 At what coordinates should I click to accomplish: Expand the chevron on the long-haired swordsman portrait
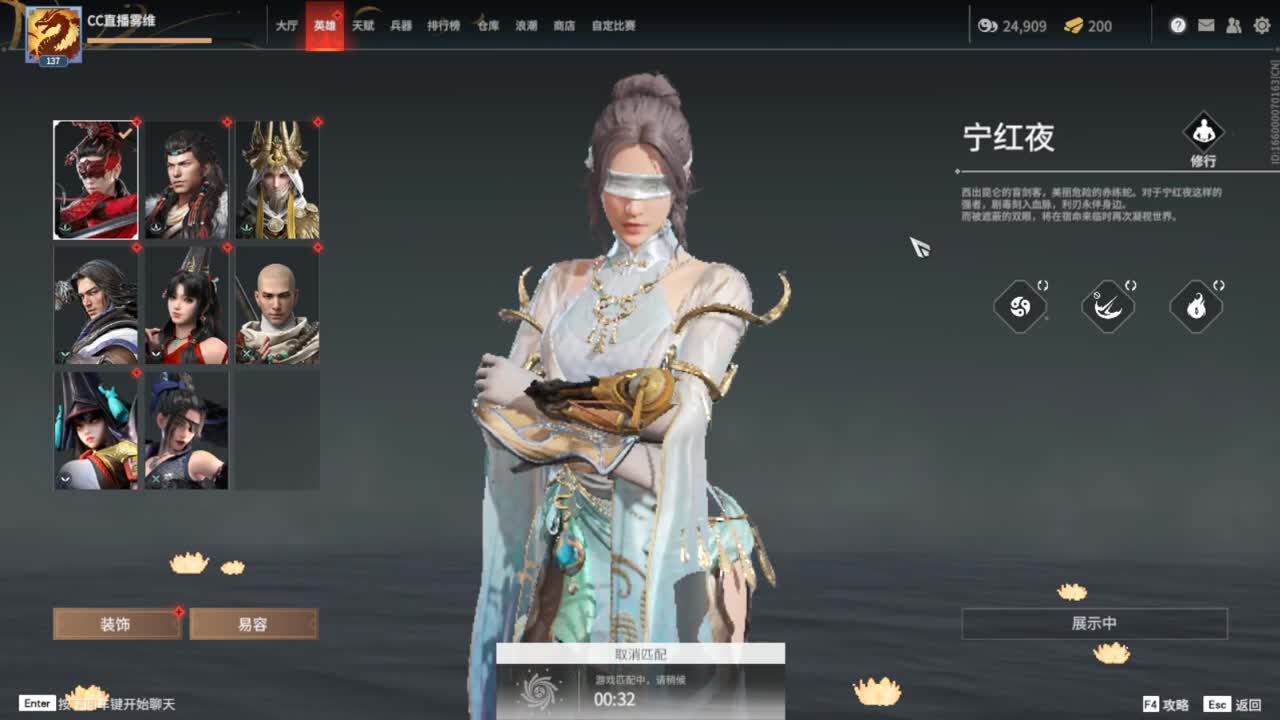[63, 352]
